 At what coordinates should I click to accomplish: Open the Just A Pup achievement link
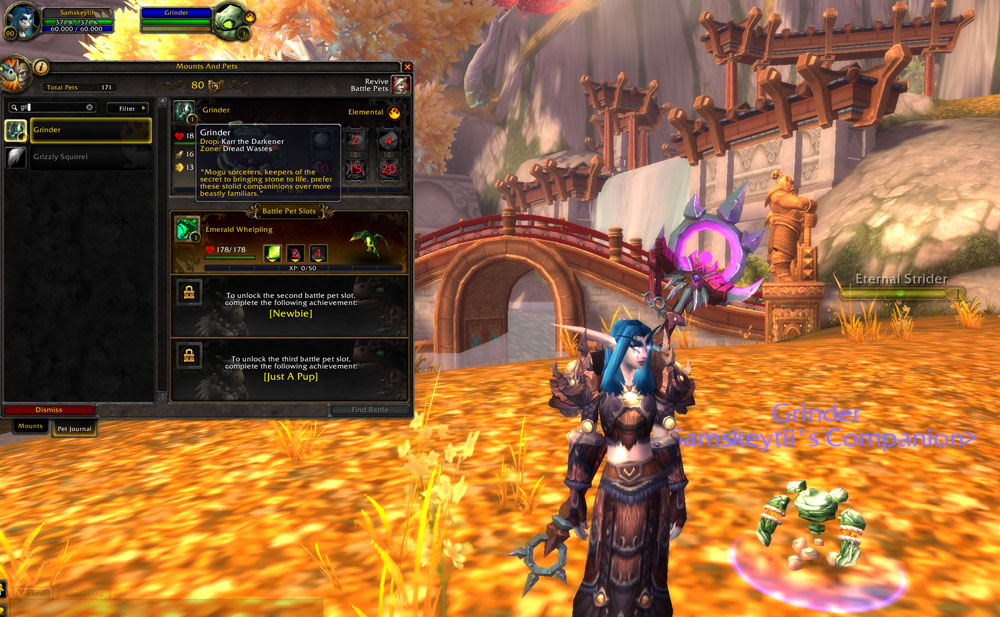point(290,377)
